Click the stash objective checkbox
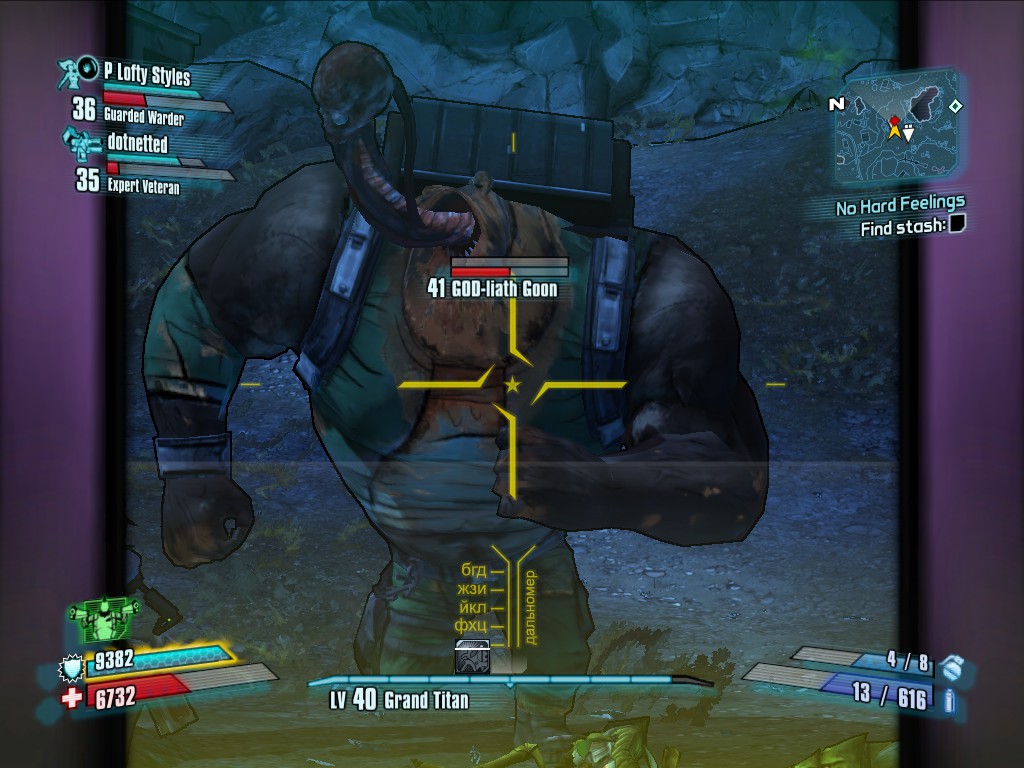 pos(956,226)
